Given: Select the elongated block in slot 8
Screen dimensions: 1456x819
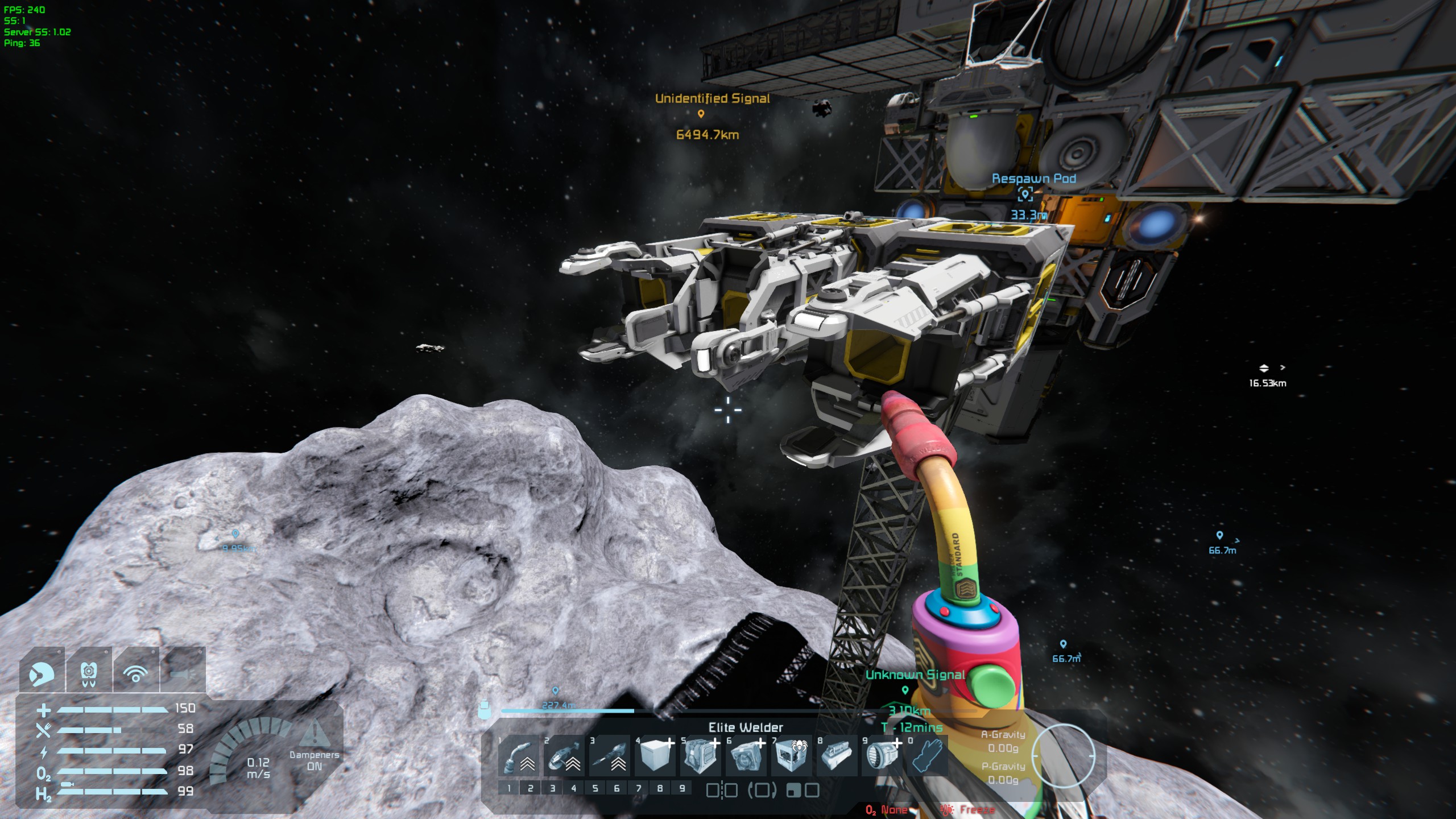Looking at the screenshot, I should click(837, 756).
